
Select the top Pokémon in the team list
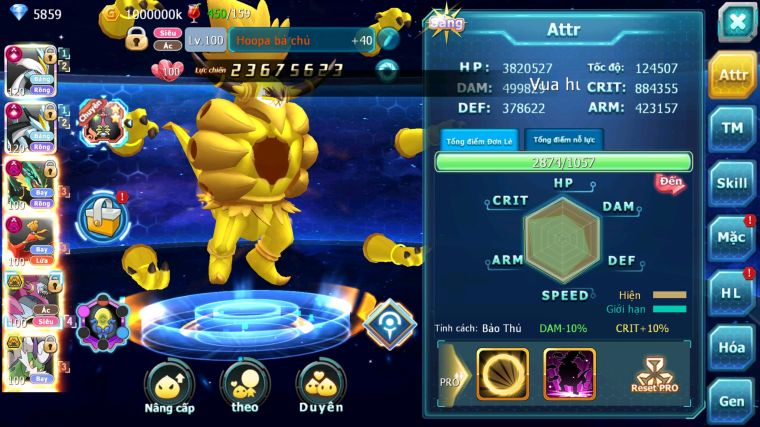pyautogui.click(x=29, y=69)
